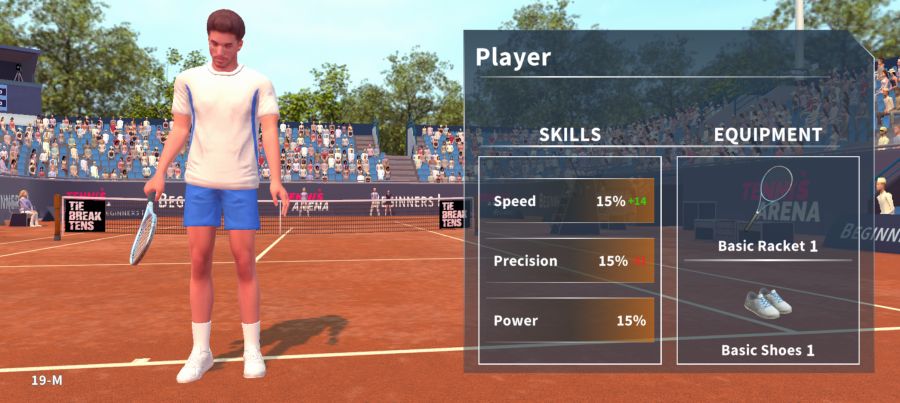Select the Speed skill row
The height and width of the screenshot is (403, 900).
tap(570, 201)
